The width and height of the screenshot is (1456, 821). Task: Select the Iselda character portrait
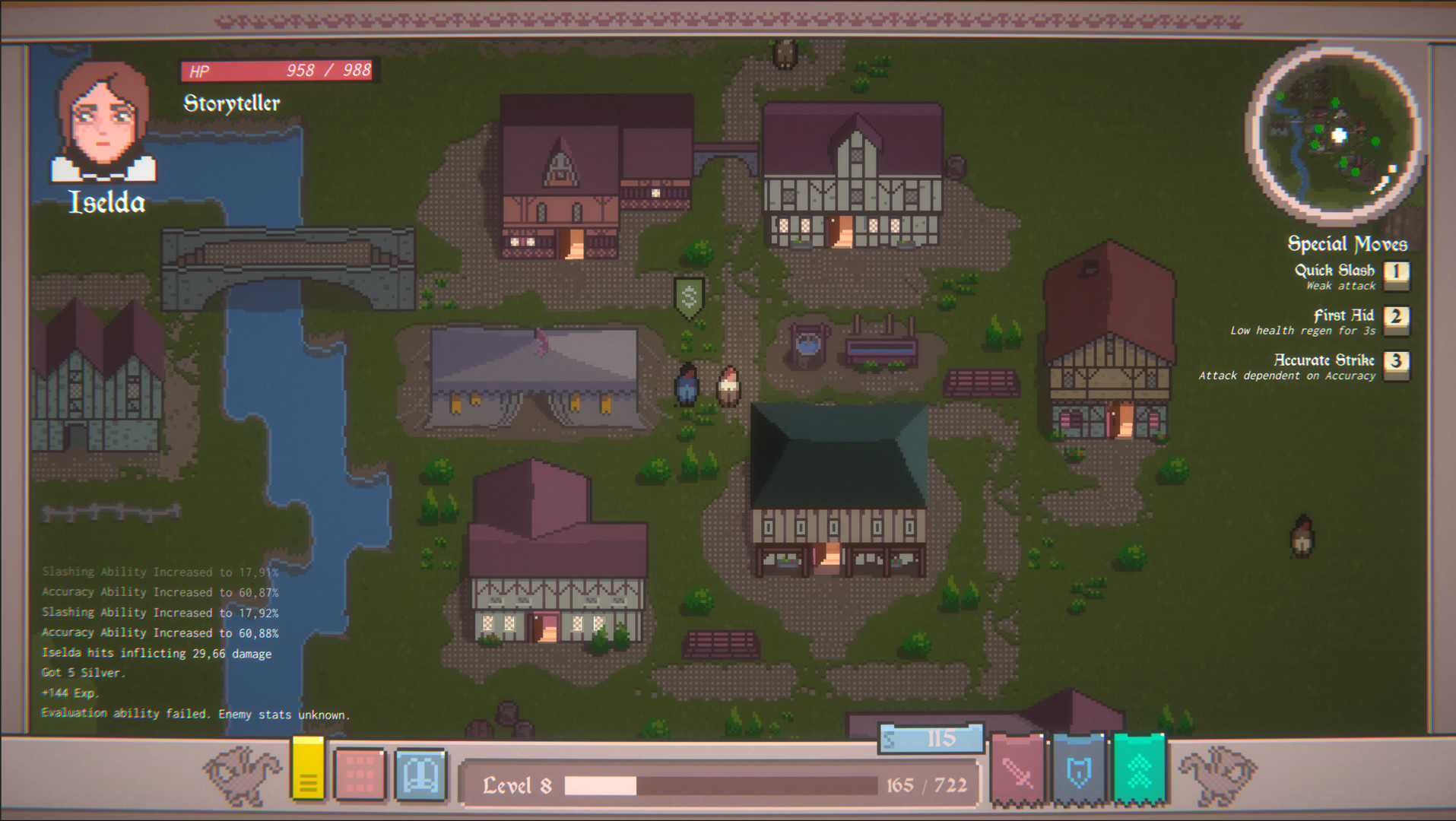click(x=104, y=122)
